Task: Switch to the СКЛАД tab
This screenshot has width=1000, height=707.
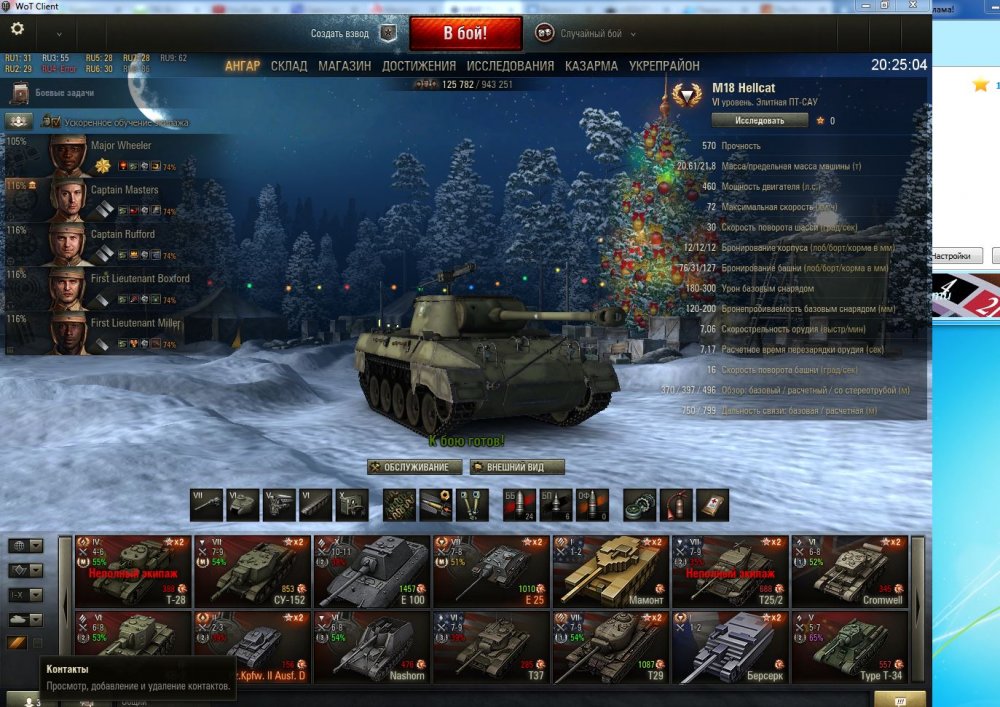Action: [x=289, y=66]
